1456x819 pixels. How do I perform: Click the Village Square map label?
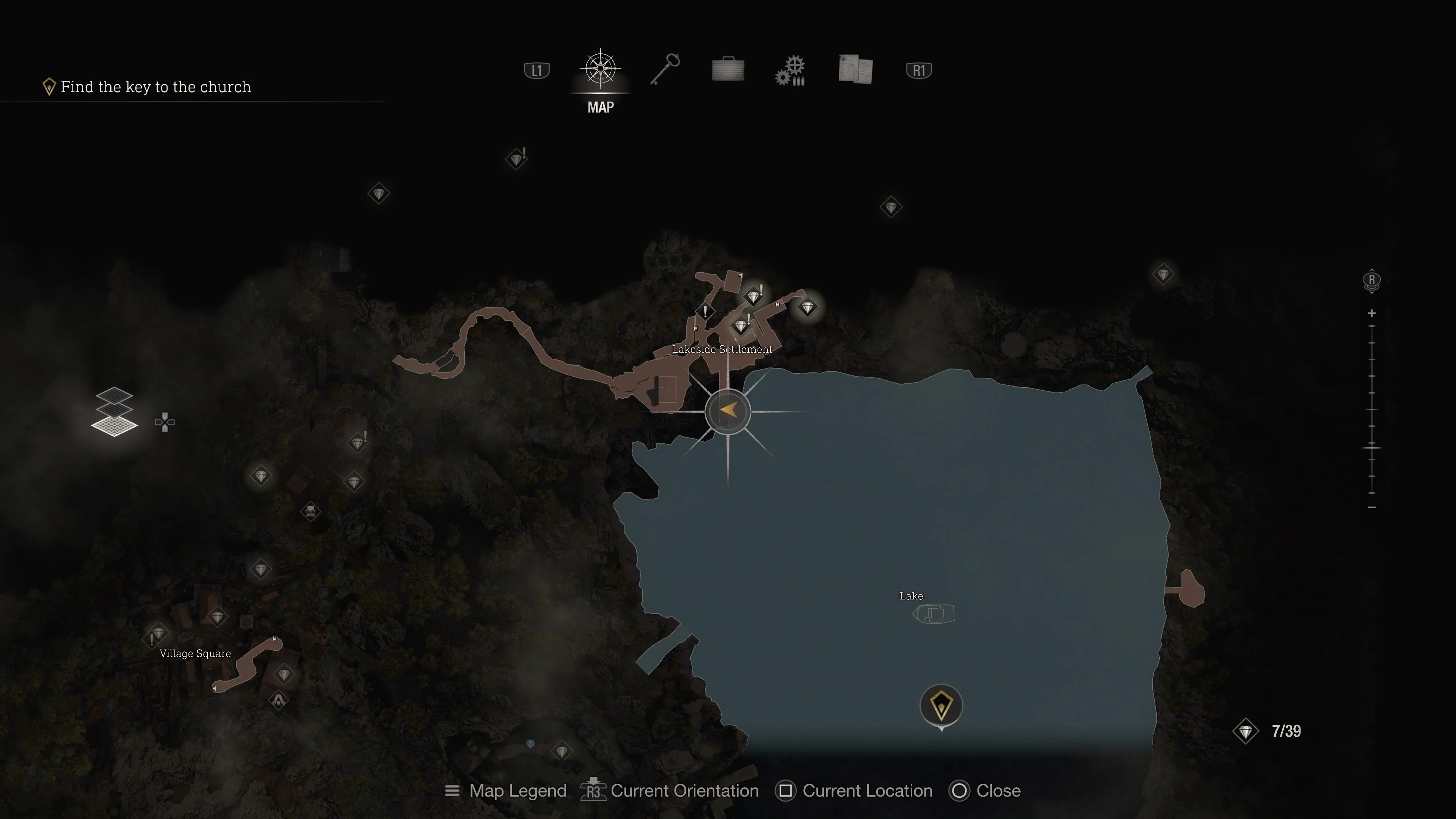pyautogui.click(x=195, y=653)
